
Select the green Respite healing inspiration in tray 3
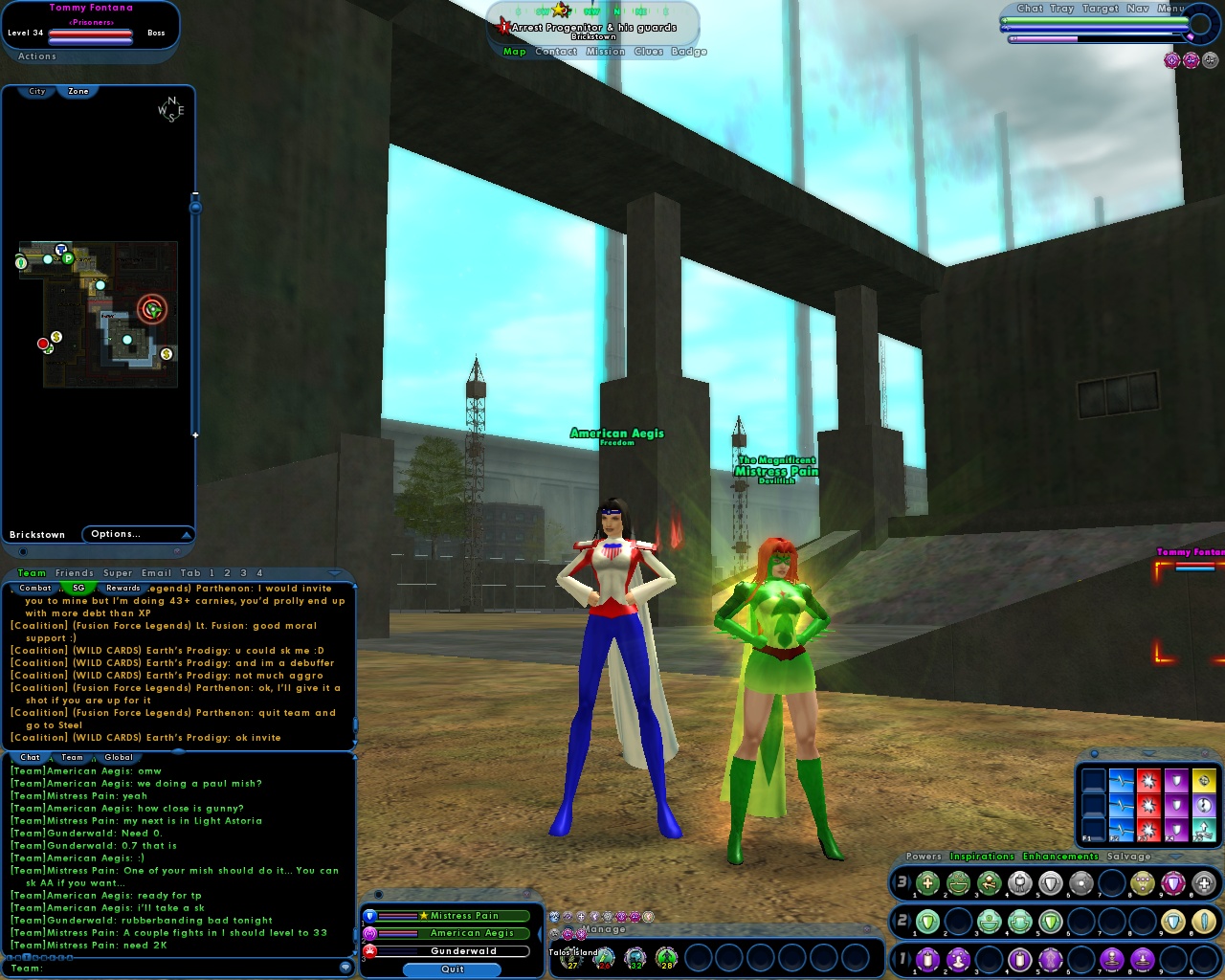(x=928, y=884)
